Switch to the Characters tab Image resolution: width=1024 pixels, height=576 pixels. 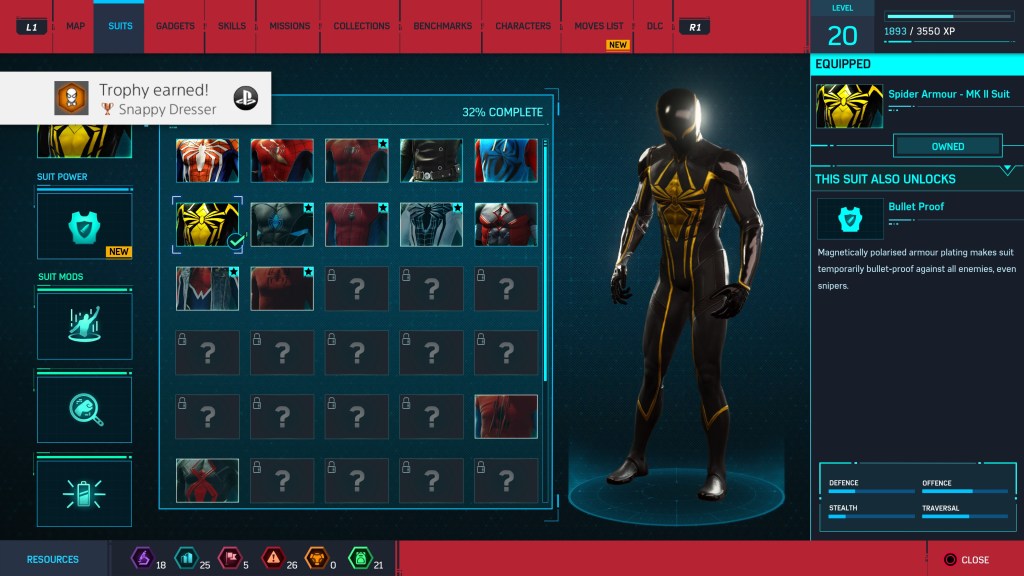tap(522, 26)
